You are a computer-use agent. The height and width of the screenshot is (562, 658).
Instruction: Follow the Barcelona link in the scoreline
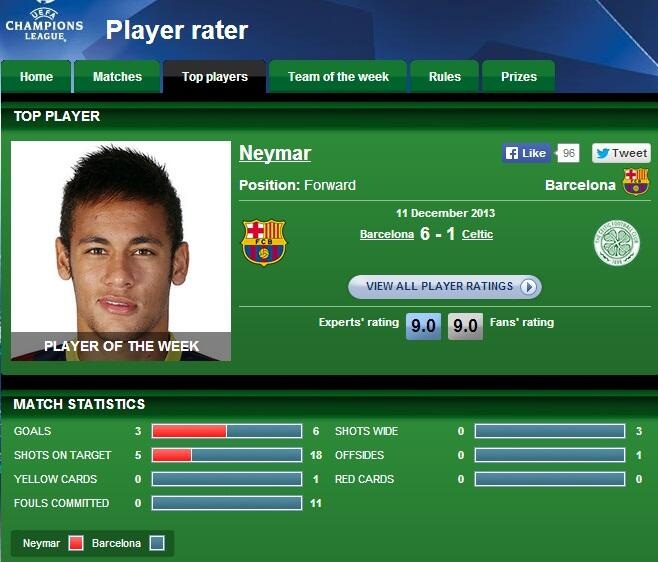387,234
